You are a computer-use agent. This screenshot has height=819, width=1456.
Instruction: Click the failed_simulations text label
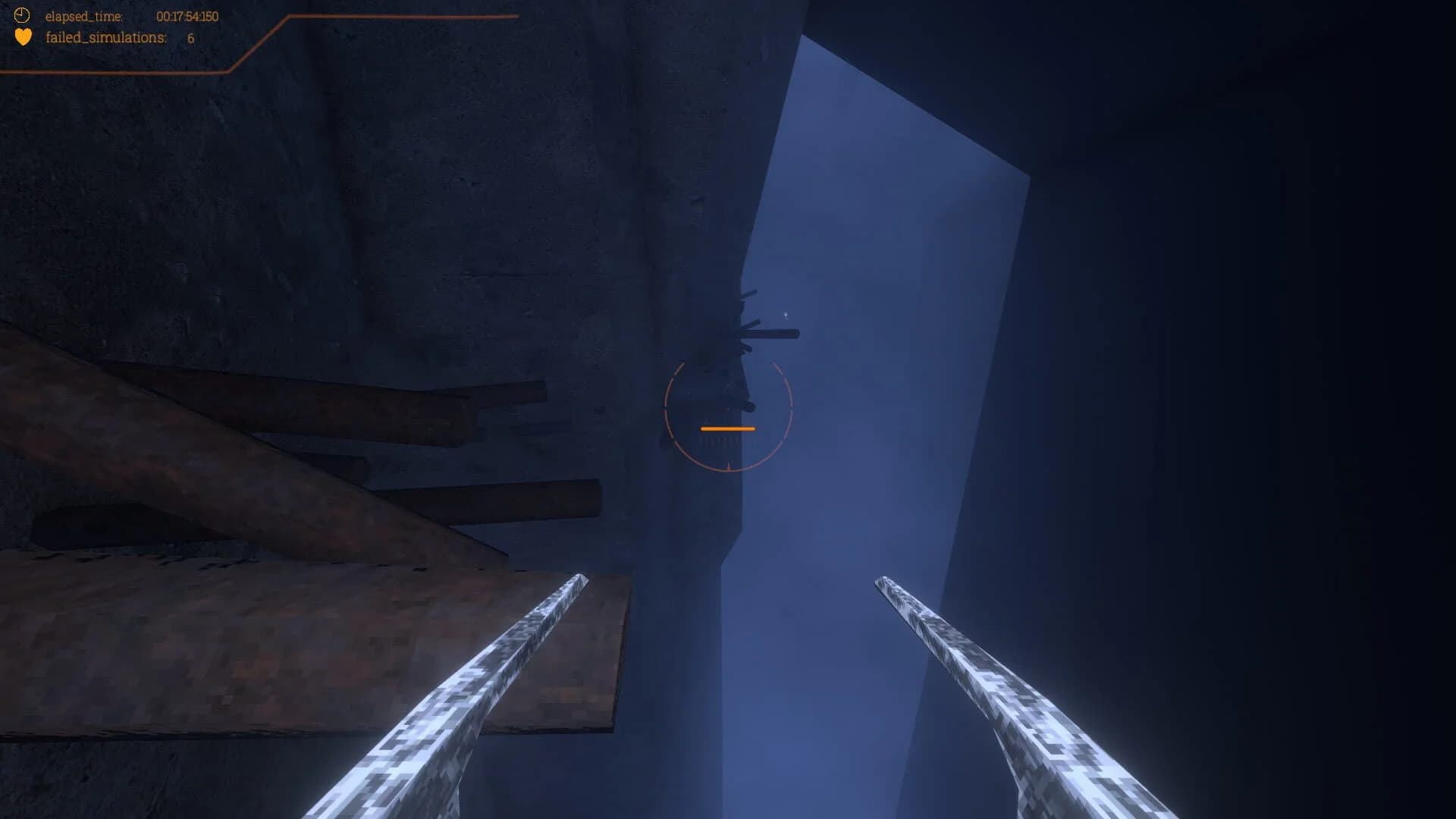pyautogui.click(x=103, y=35)
